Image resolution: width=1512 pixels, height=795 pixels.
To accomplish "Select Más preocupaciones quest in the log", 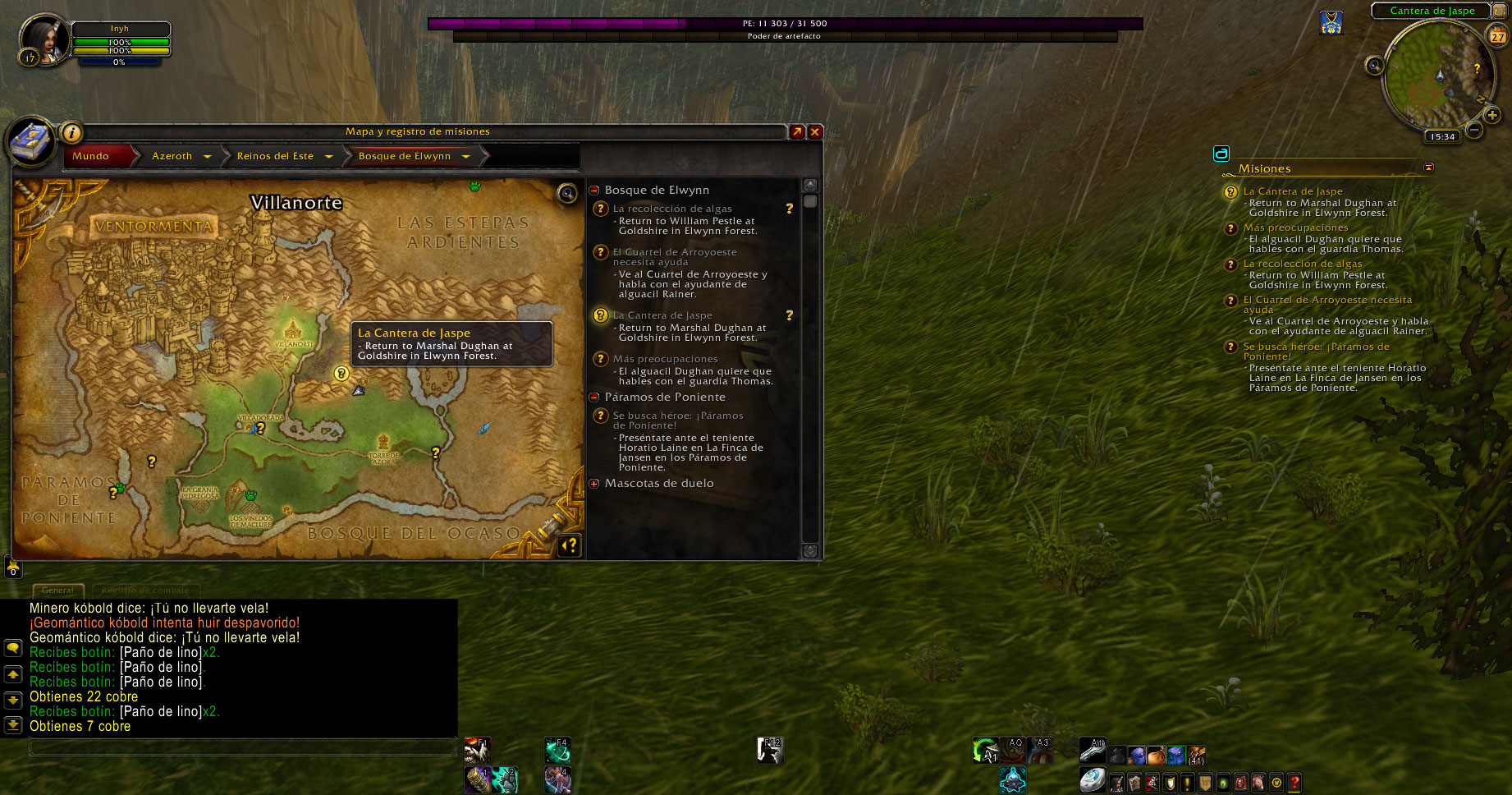I will (665, 359).
